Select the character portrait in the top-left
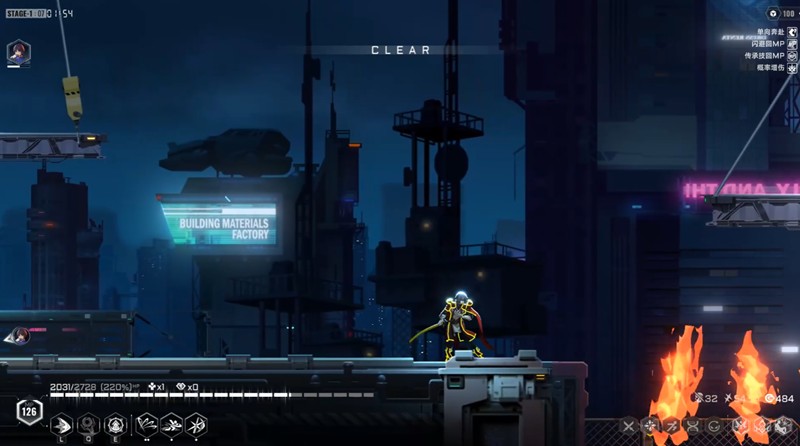The image size is (800, 446). 18,52
